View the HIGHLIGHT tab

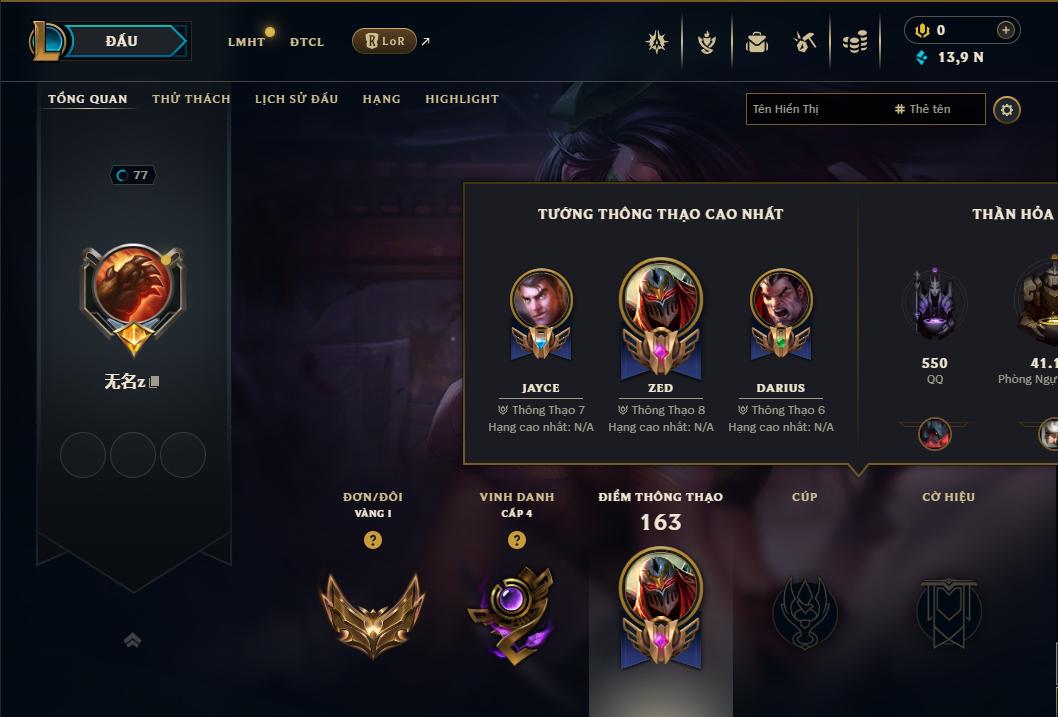[x=462, y=99]
